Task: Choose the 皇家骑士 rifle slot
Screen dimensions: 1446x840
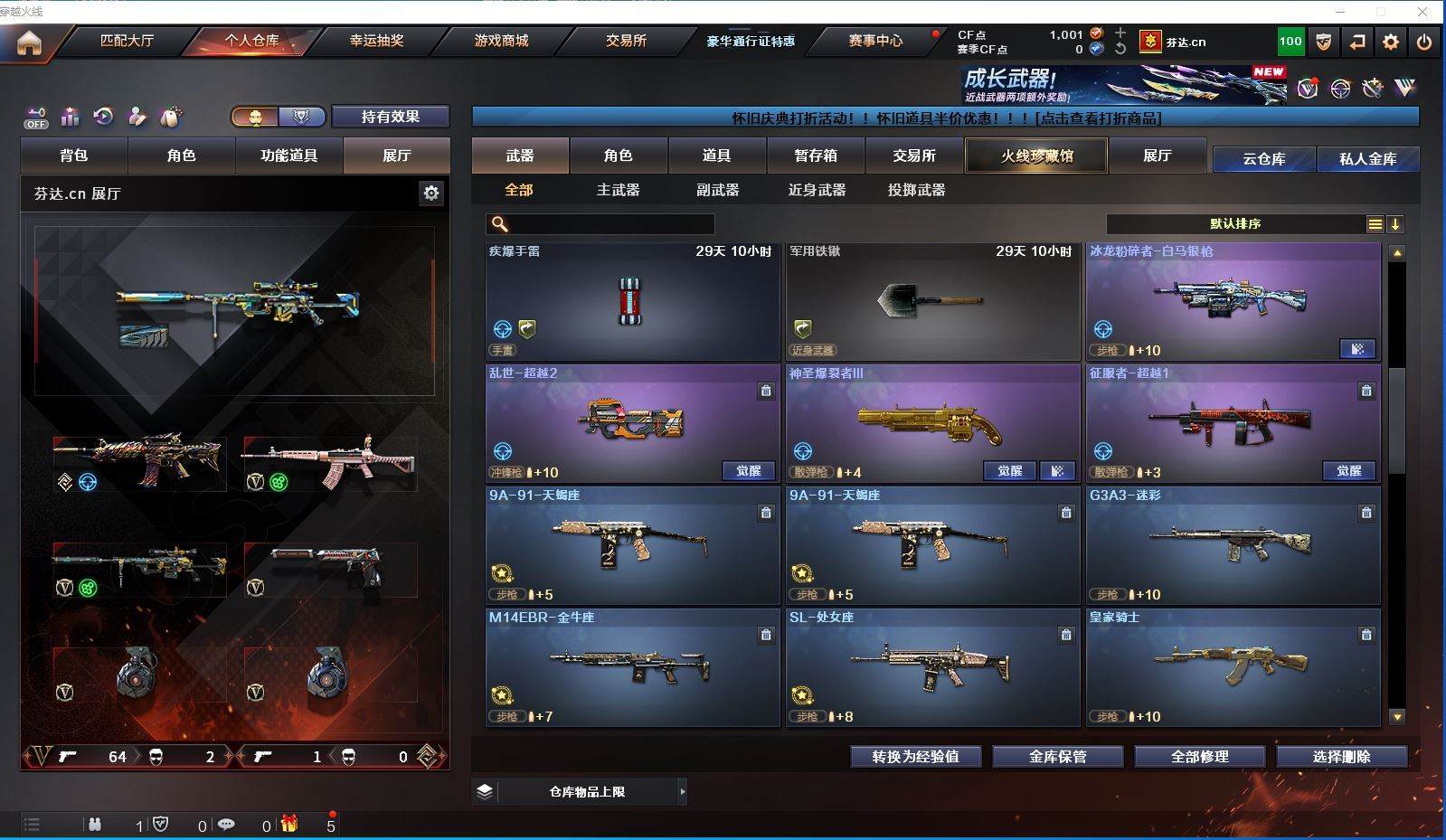Action: [x=1233, y=667]
